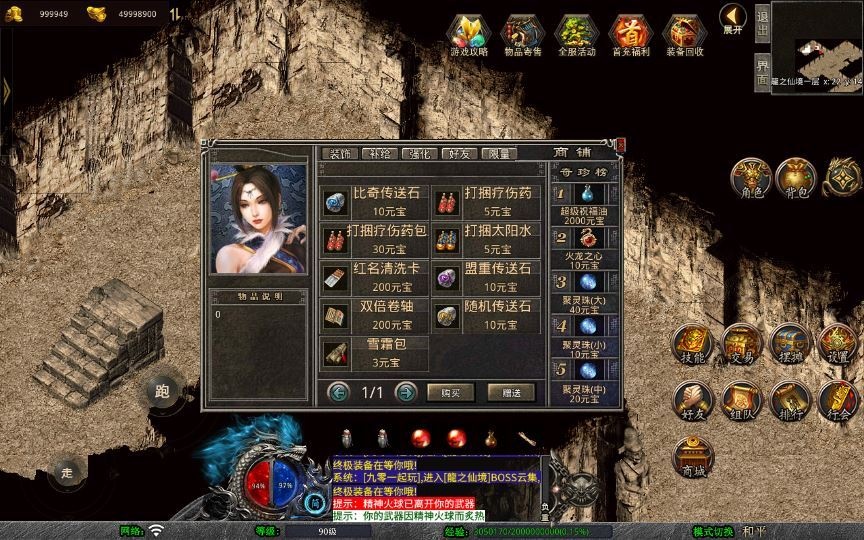Buy with the 购买 button
864x540 pixels.
coord(450,392)
